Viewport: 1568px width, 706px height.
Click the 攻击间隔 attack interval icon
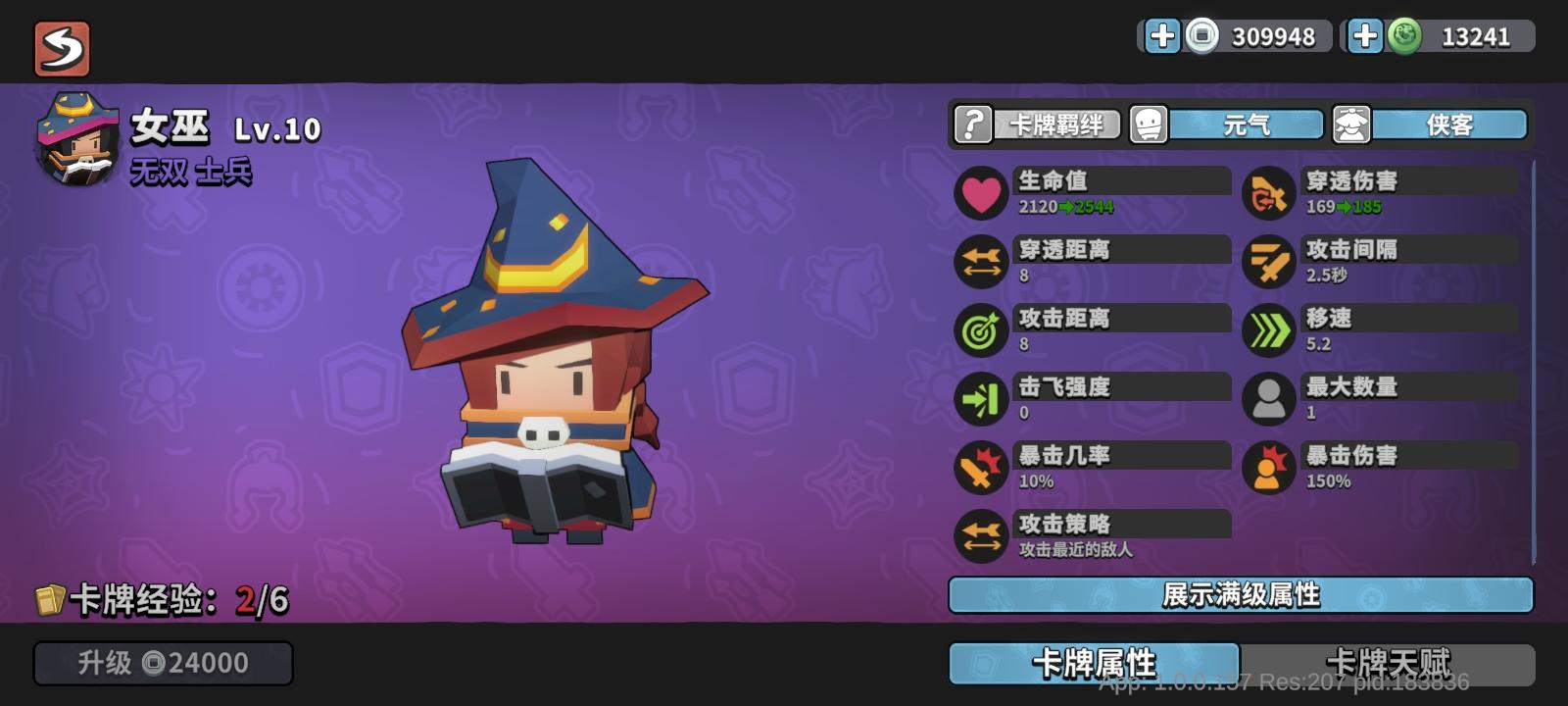[1268, 262]
